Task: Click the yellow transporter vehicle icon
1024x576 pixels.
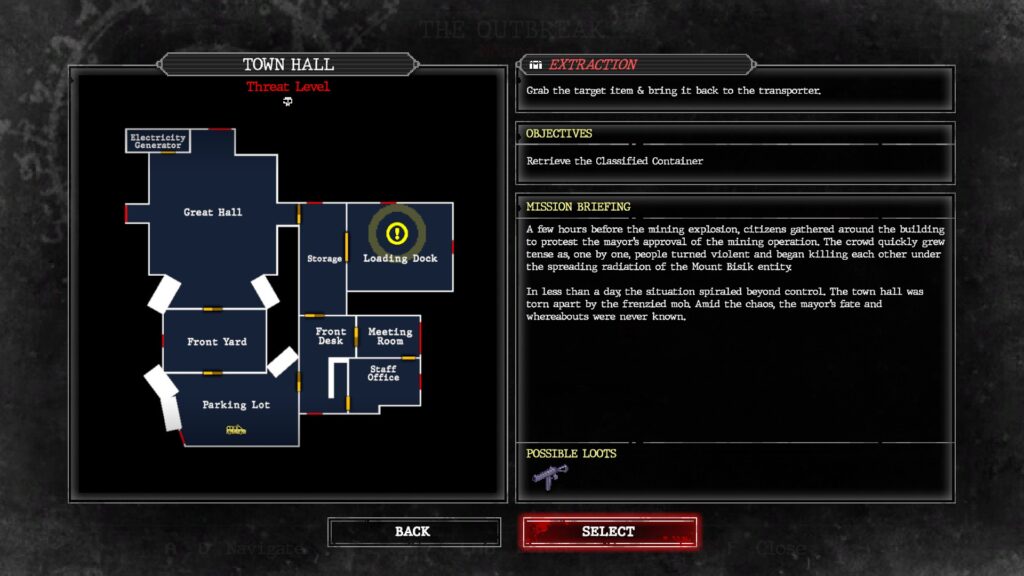Action: coord(236,430)
